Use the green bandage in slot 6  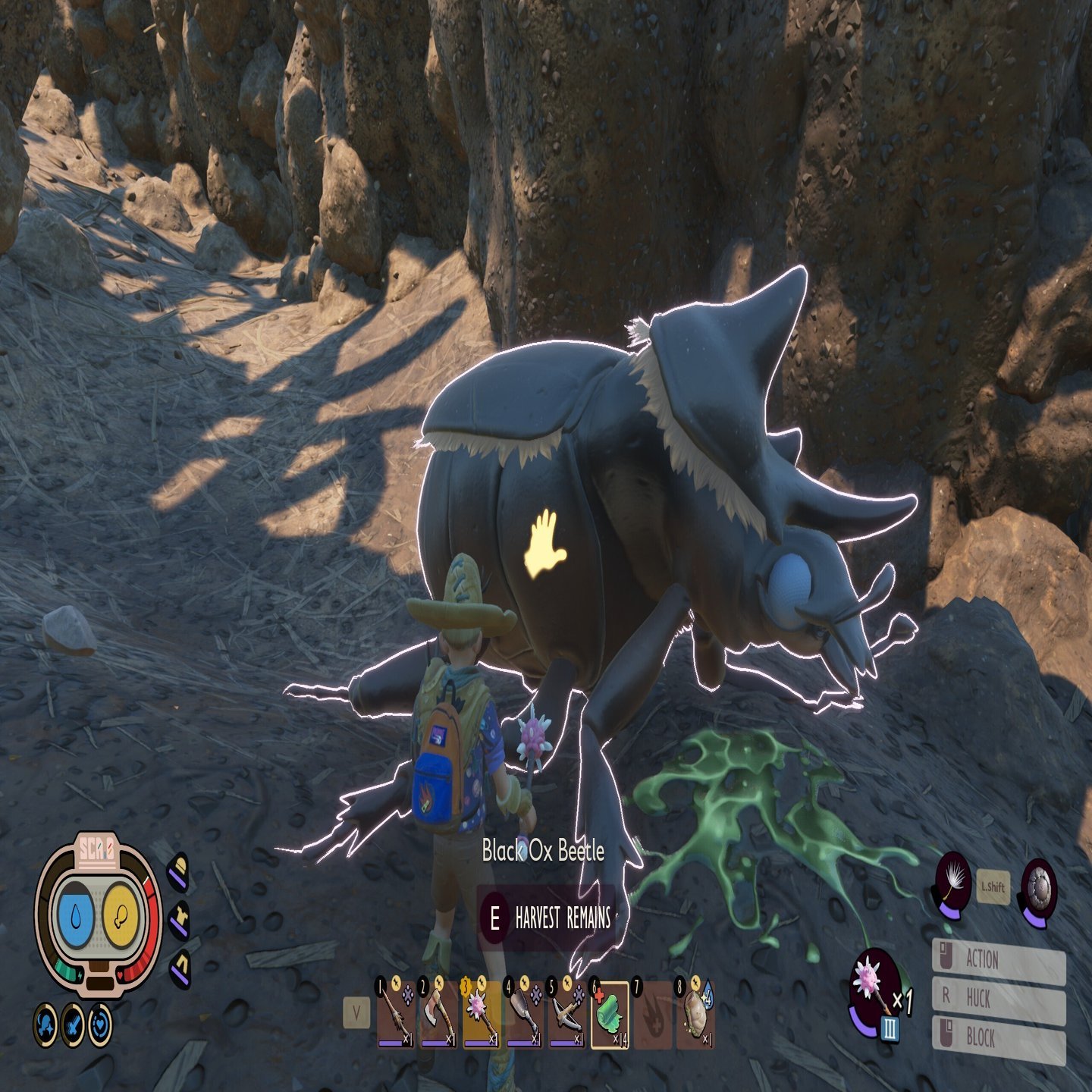(x=610, y=1015)
